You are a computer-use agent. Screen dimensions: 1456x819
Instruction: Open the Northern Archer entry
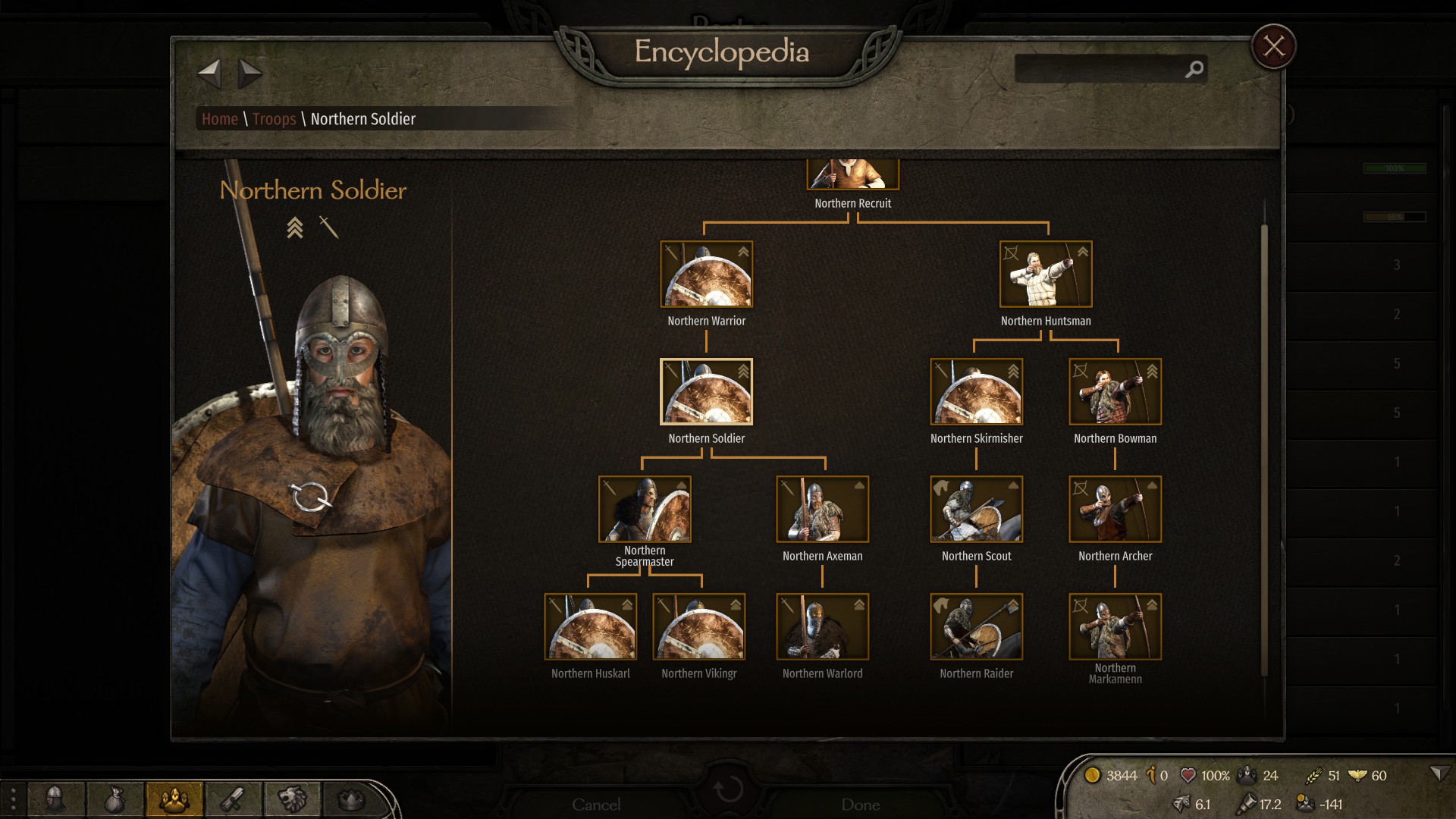[1115, 510]
